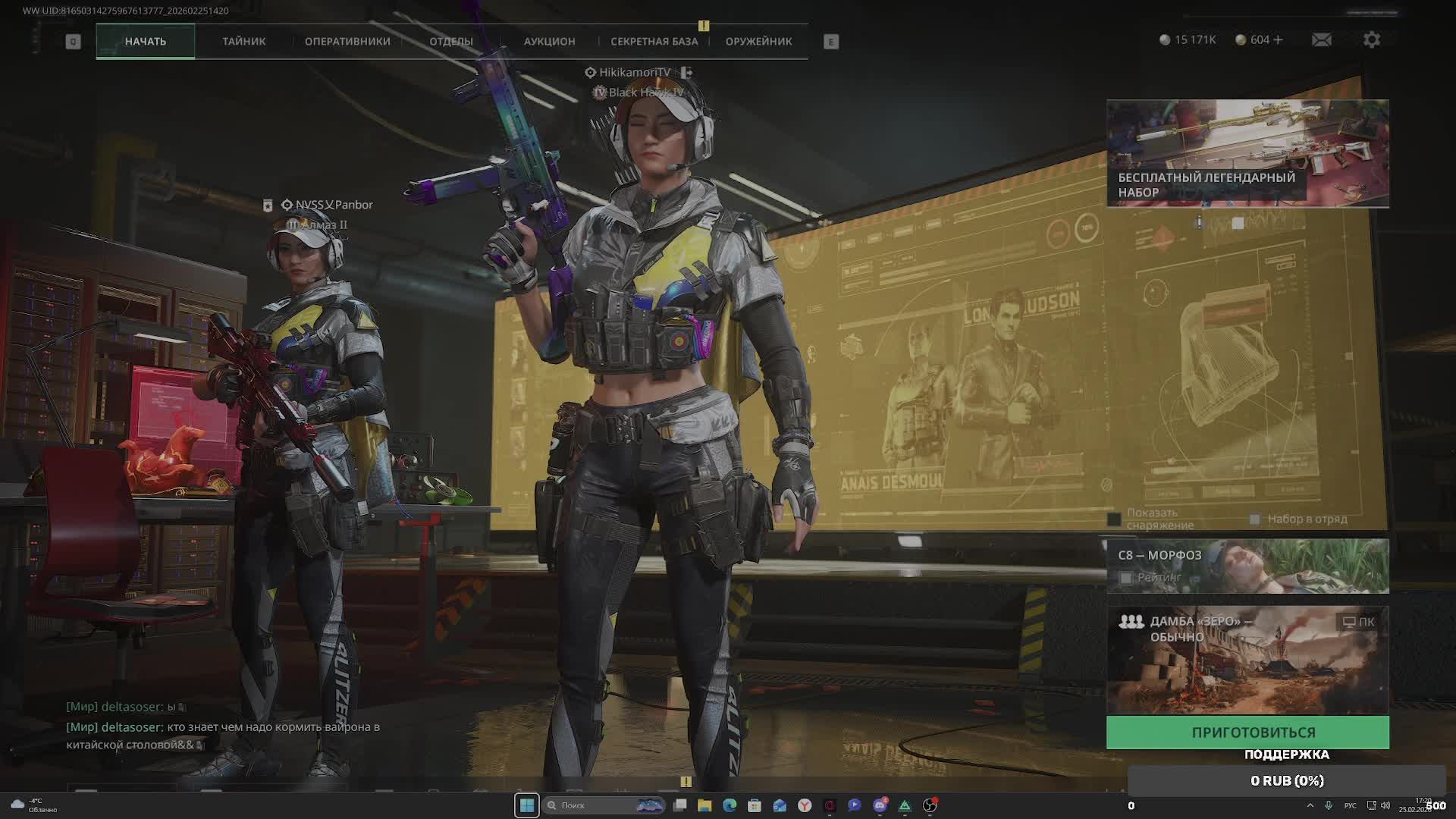The width and height of the screenshot is (1456, 819).
Task: Open the free legendary bundle banner
Action: pyautogui.click(x=1247, y=153)
